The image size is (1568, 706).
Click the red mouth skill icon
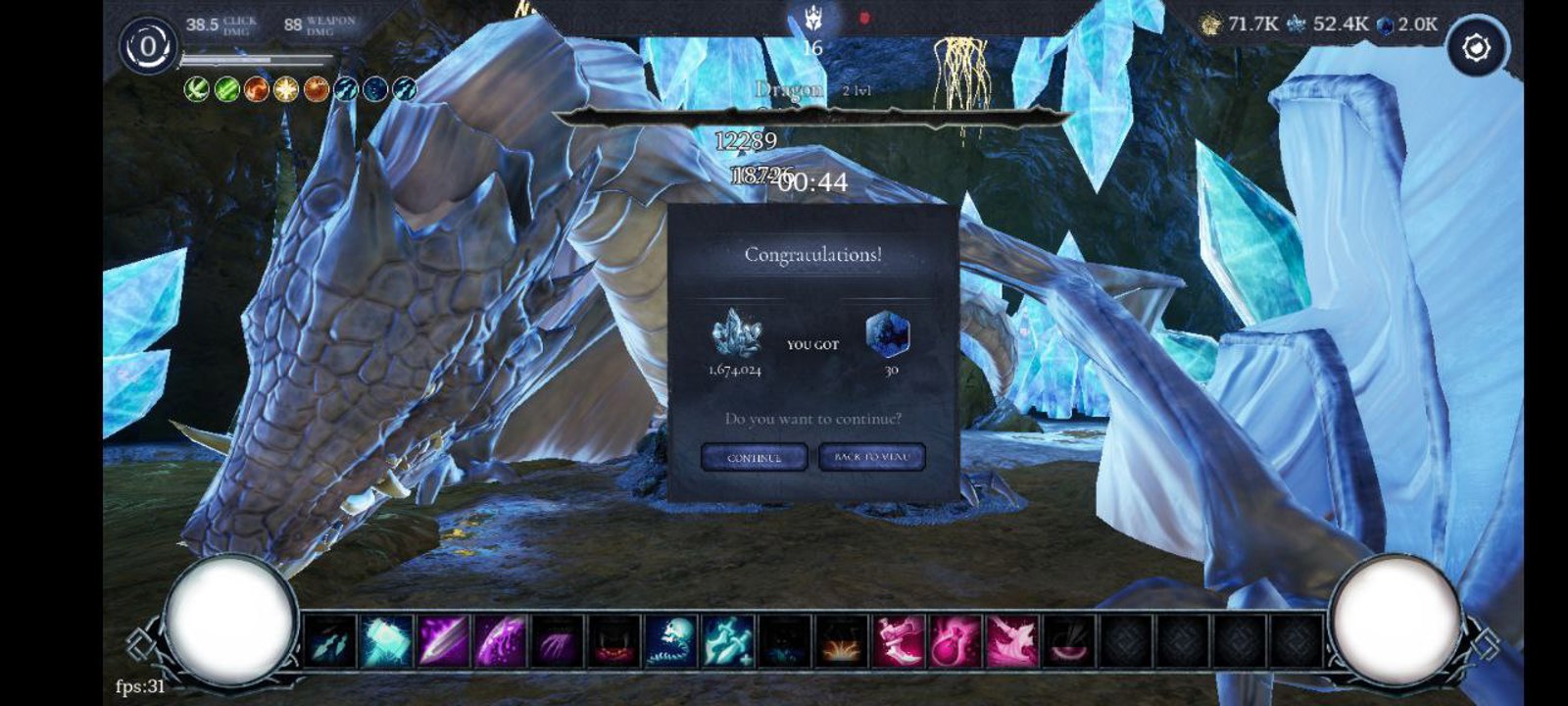(614, 642)
